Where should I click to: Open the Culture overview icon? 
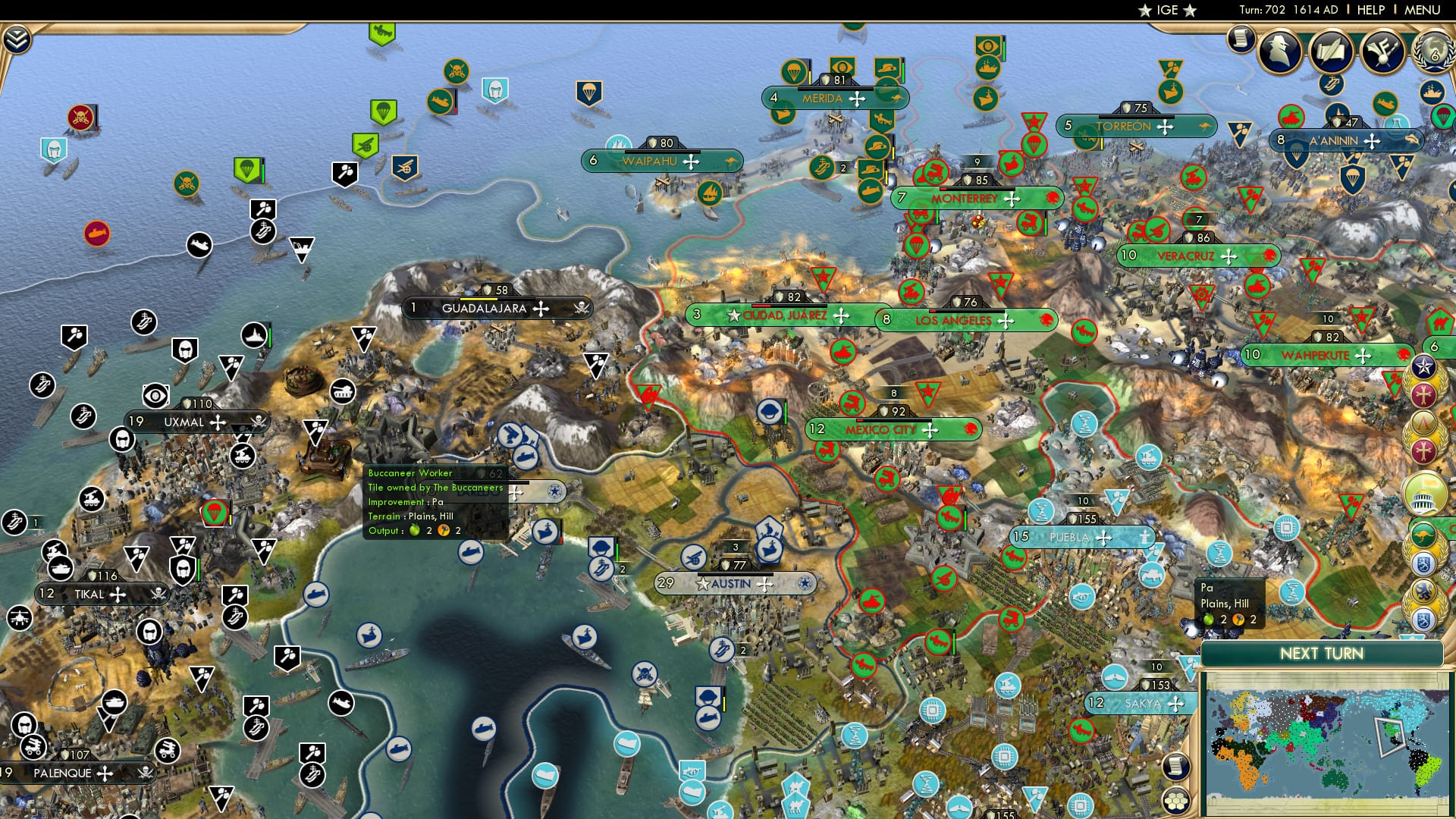[x=1382, y=52]
